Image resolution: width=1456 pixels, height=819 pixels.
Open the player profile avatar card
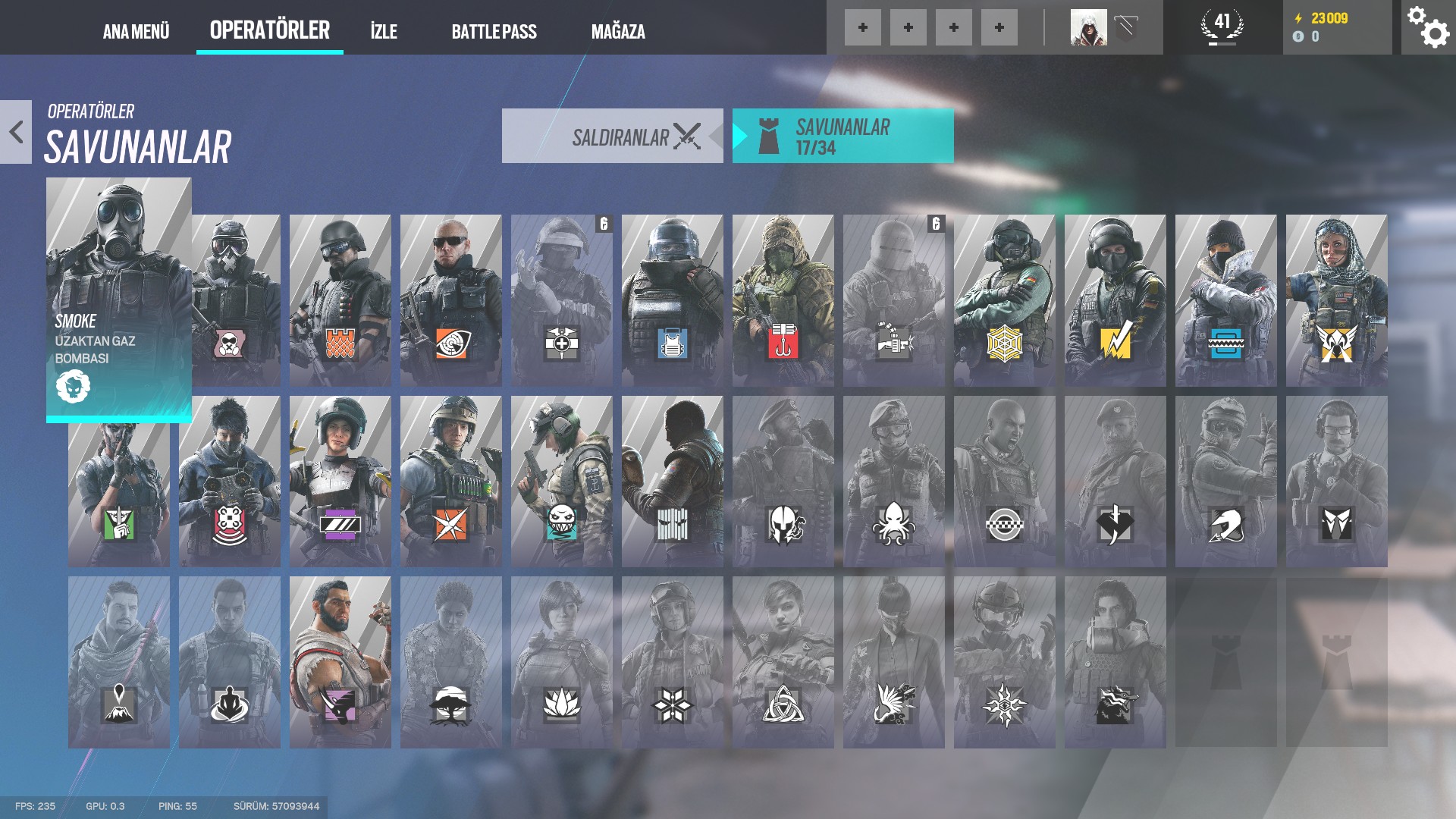(x=1090, y=27)
